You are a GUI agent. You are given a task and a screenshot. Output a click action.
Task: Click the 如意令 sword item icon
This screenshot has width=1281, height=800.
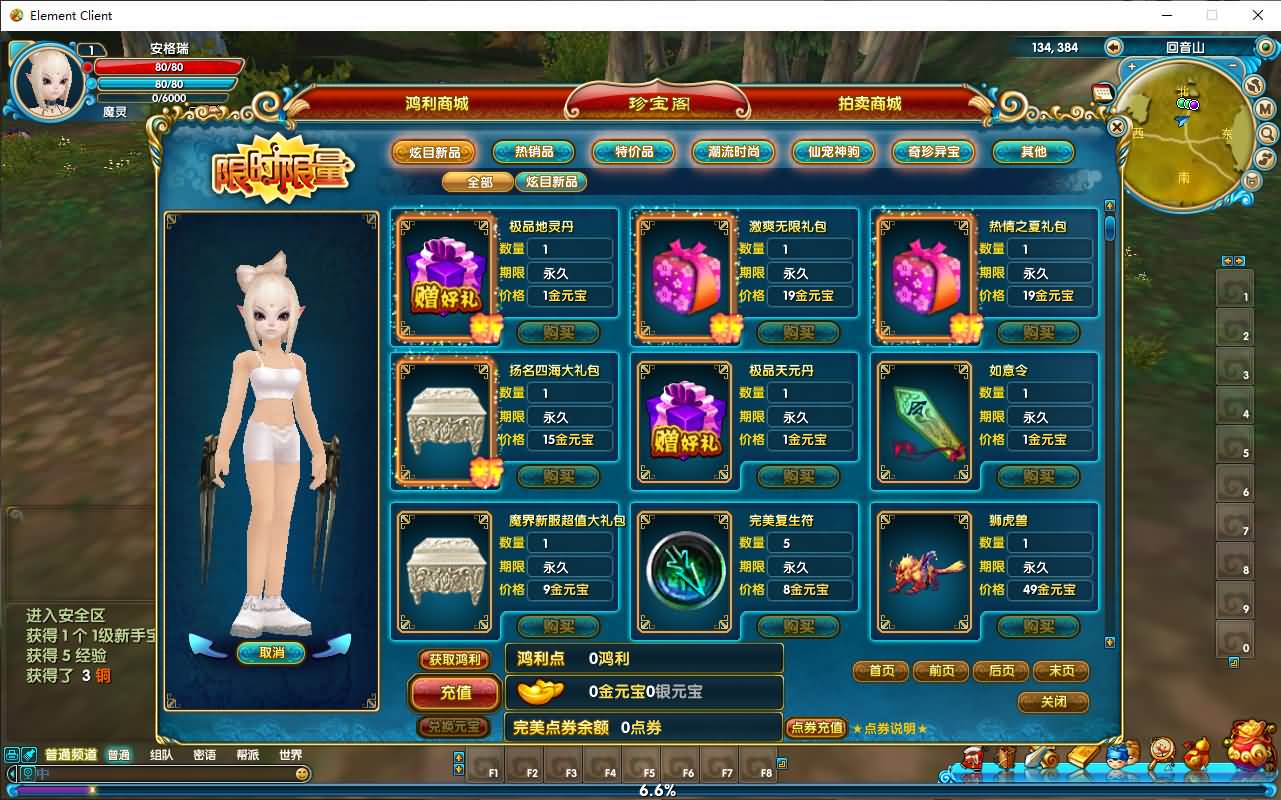tap(925, 421)
